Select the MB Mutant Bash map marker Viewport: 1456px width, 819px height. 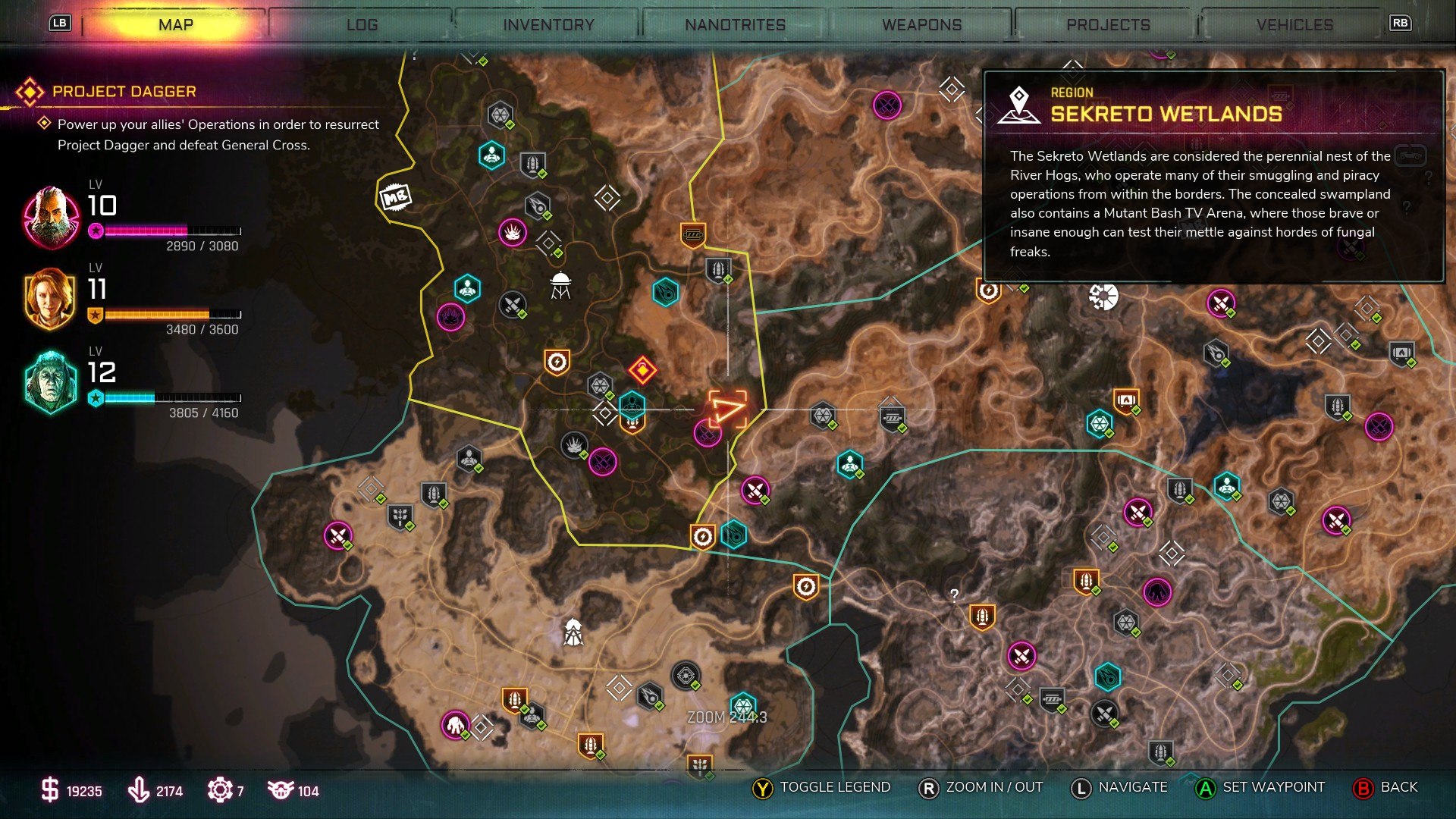(x=394, y=198)
